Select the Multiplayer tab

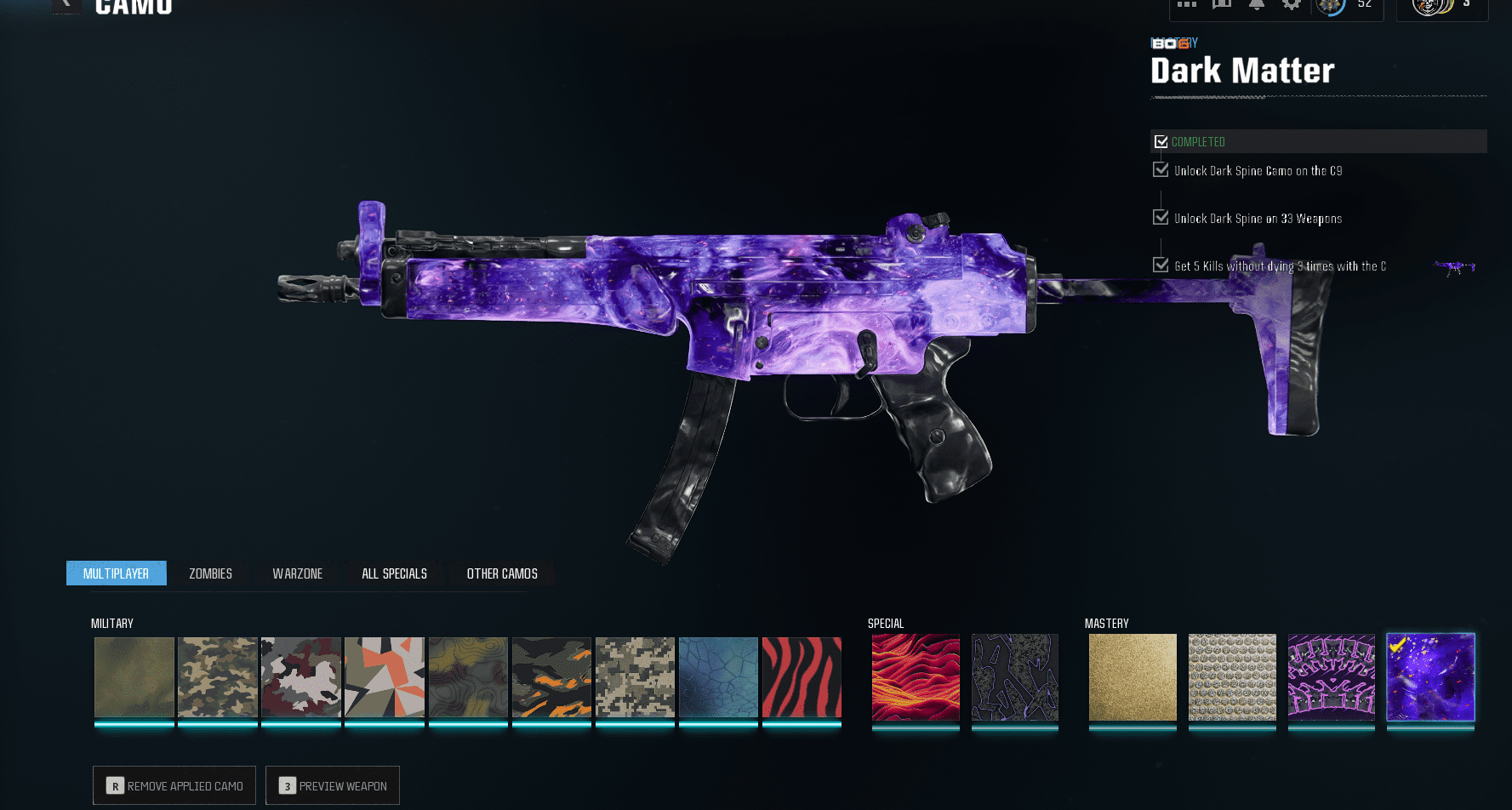[117, 573]
